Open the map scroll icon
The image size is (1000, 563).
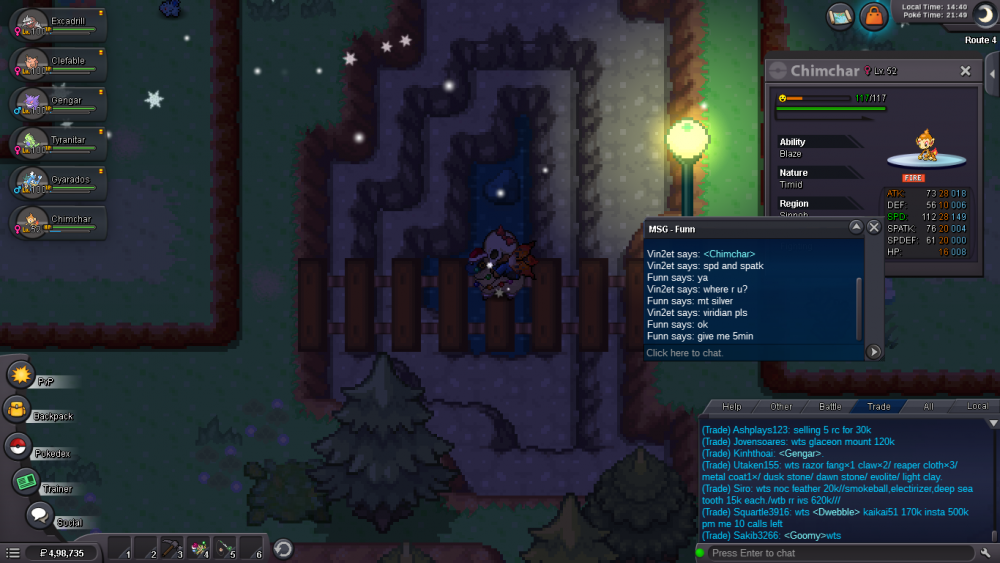pyautogui.click(x=840, y=15)
